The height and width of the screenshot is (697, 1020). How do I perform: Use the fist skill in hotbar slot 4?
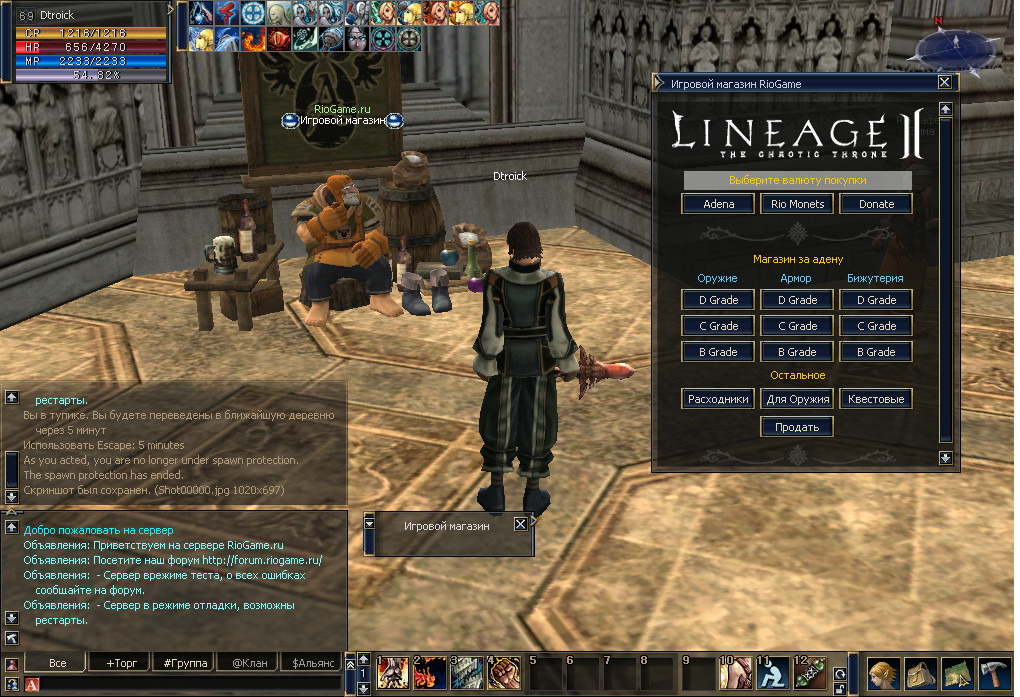504,672
